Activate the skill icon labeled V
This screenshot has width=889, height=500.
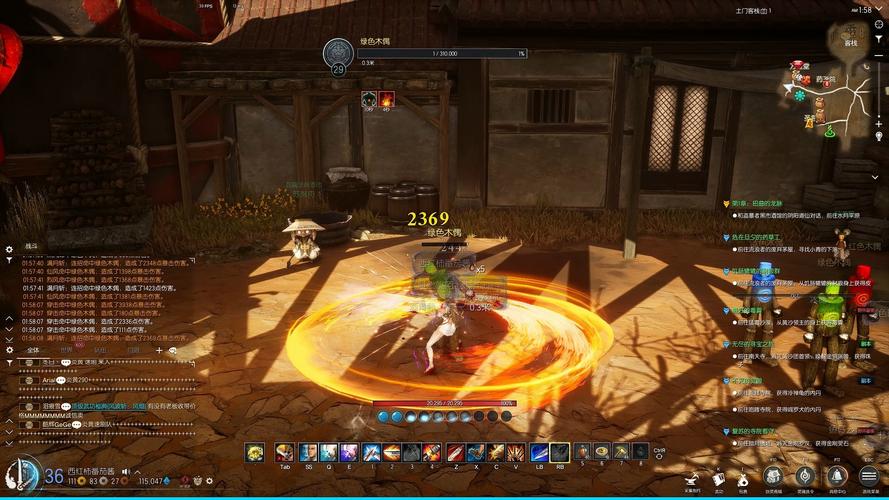515,453
